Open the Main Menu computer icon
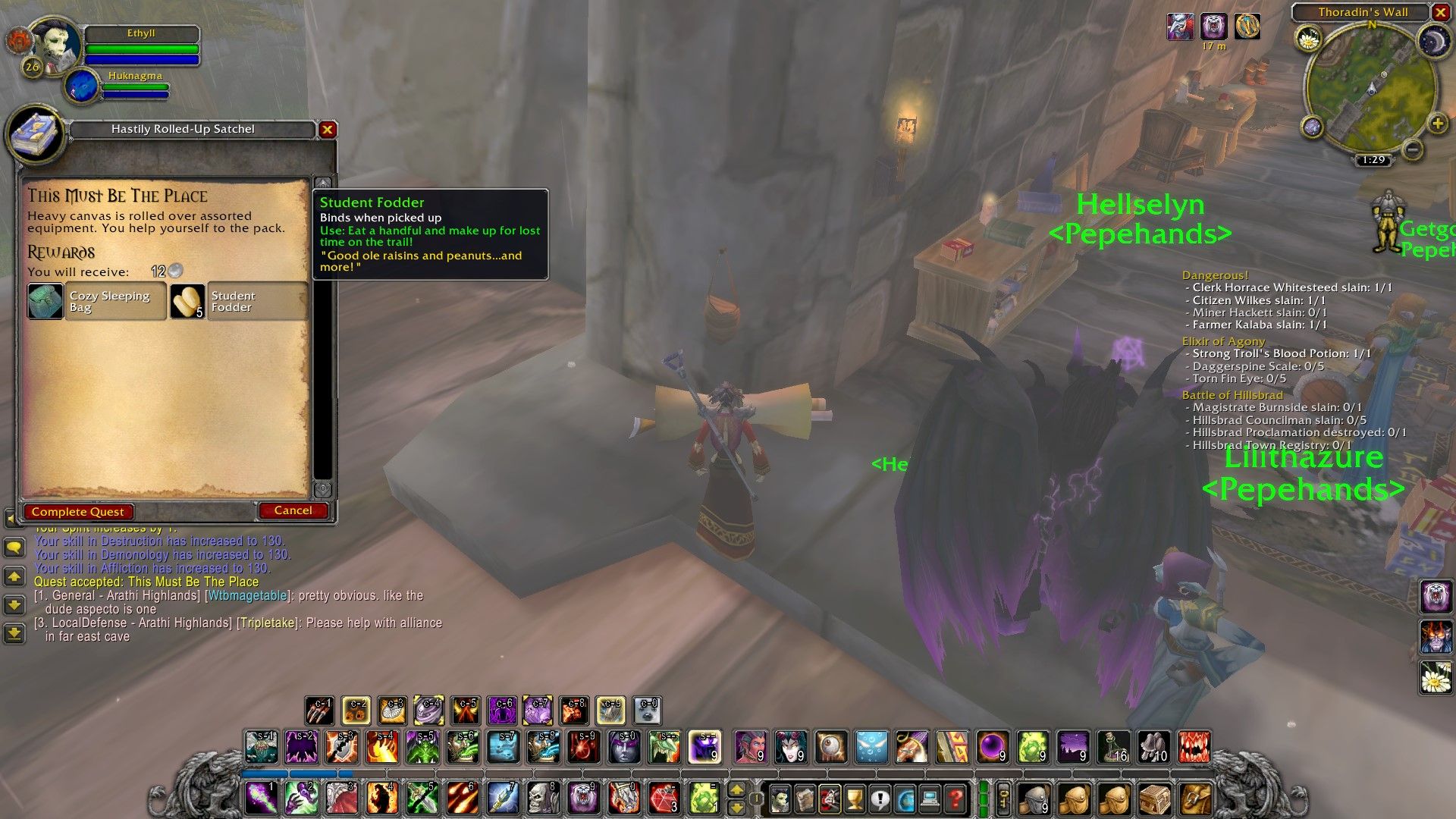This screenshot has height=819, width=1456. point(932,799)
